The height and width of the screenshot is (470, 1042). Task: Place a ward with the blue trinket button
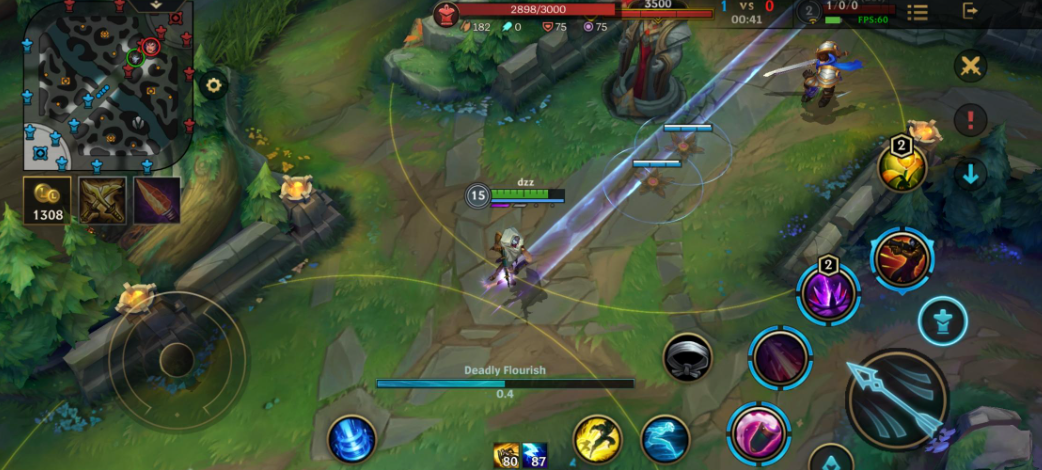click(x=942, y=322)
